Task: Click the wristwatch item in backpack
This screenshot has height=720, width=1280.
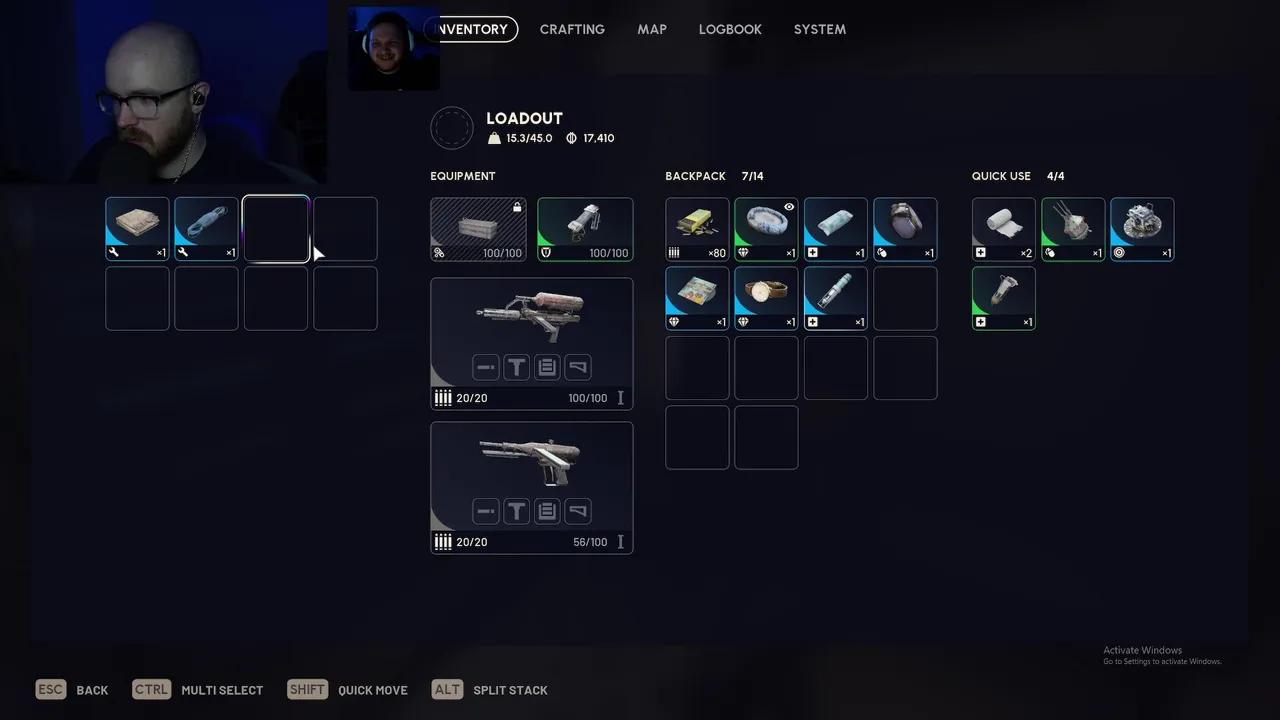Action: 766,298
